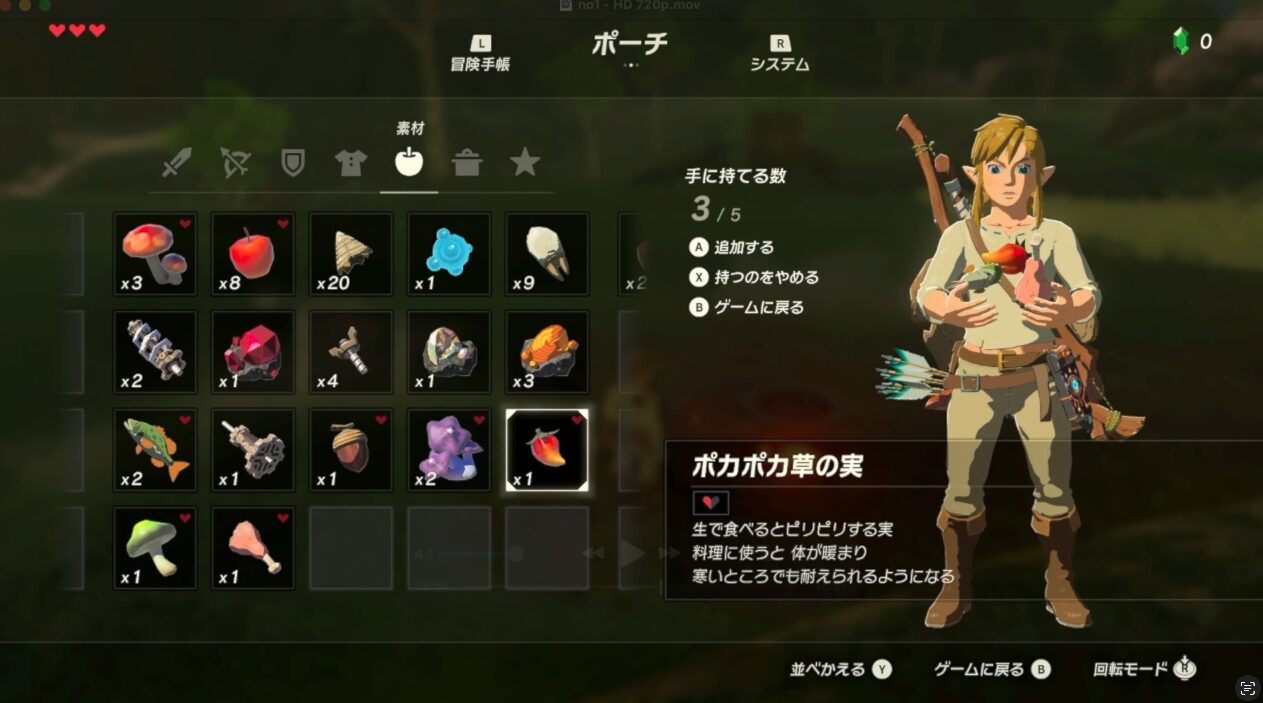The height and width of the screenshot is (703, 1263).
Task: Select the green stamella shroom slot
Action: [x=155, y=548]
